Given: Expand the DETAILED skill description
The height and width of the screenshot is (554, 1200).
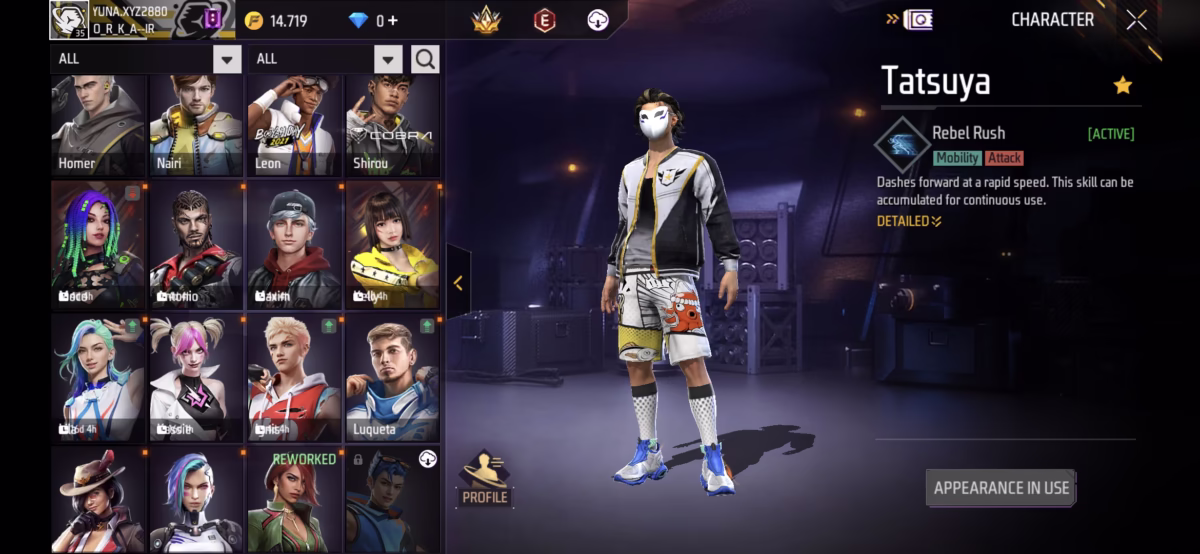Looking at the screenshot, I should point(909,221).
